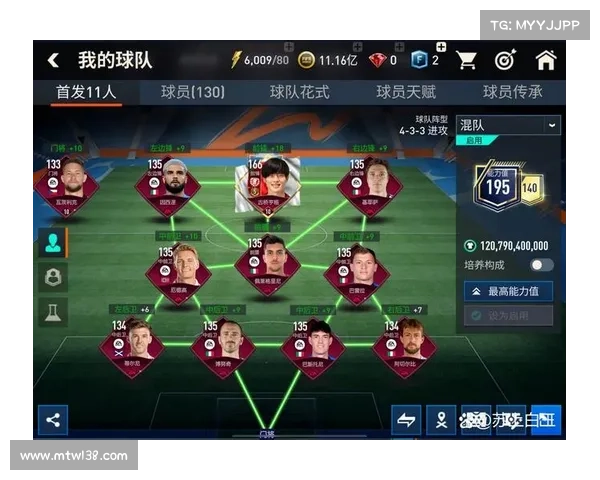600x480 pixels.
Task: Switch to the 球员(130) tab
Action: [x=193, y=92]
